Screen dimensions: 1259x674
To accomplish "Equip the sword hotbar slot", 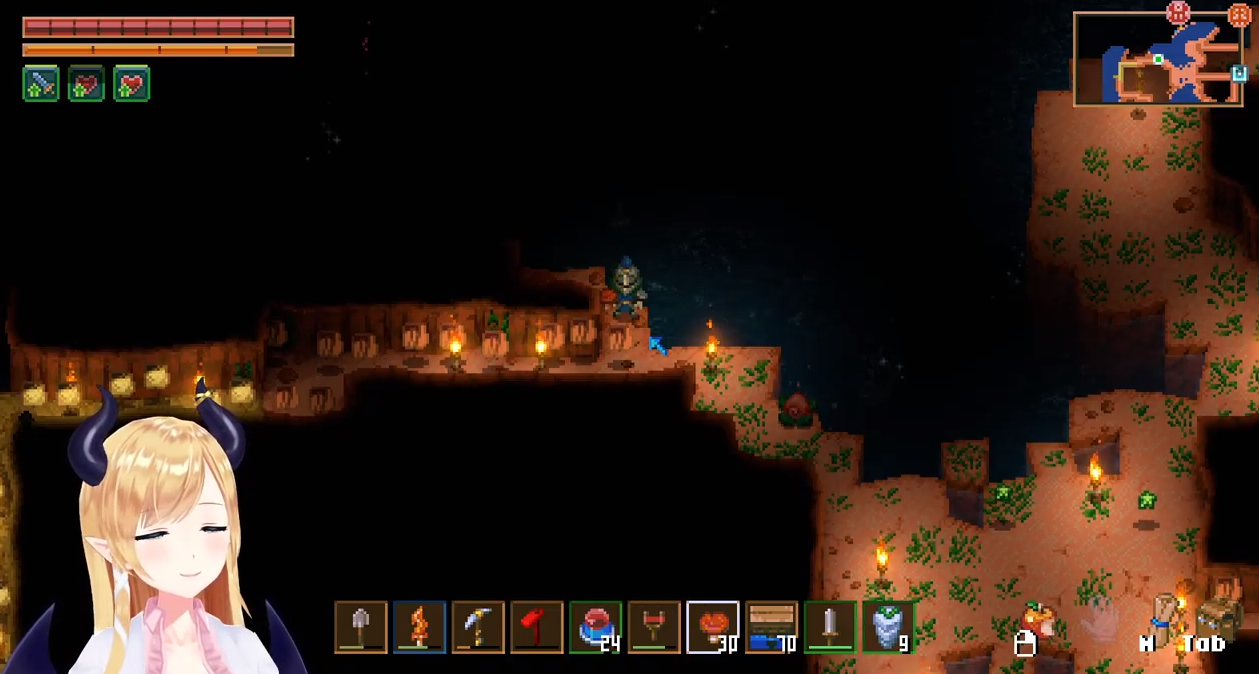I will 830,627.
